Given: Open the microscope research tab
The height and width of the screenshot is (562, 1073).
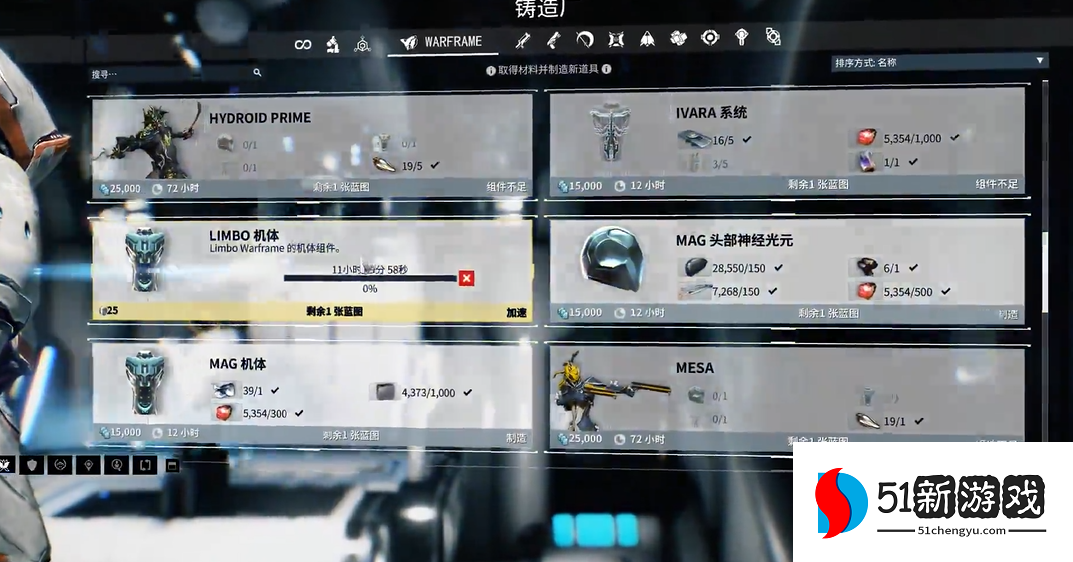Looking at the screenshot, I should tap(333, 44).
